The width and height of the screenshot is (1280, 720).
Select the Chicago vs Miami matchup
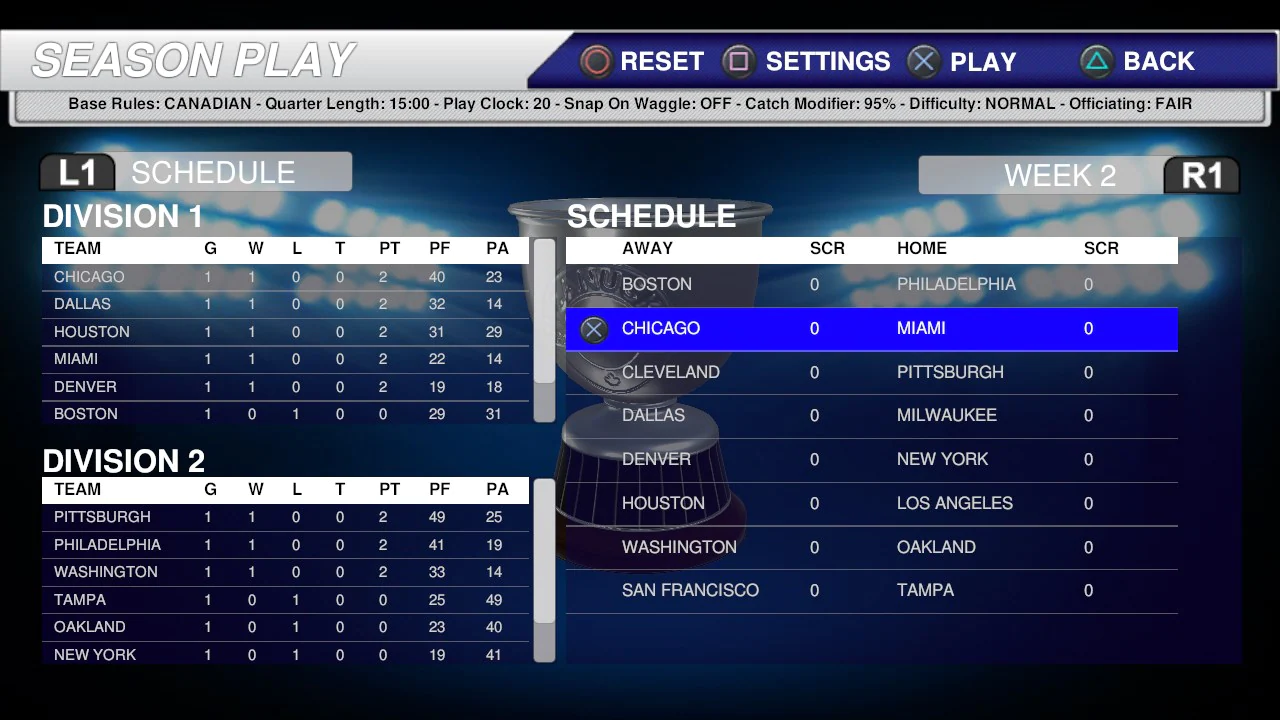pos(870,329)
